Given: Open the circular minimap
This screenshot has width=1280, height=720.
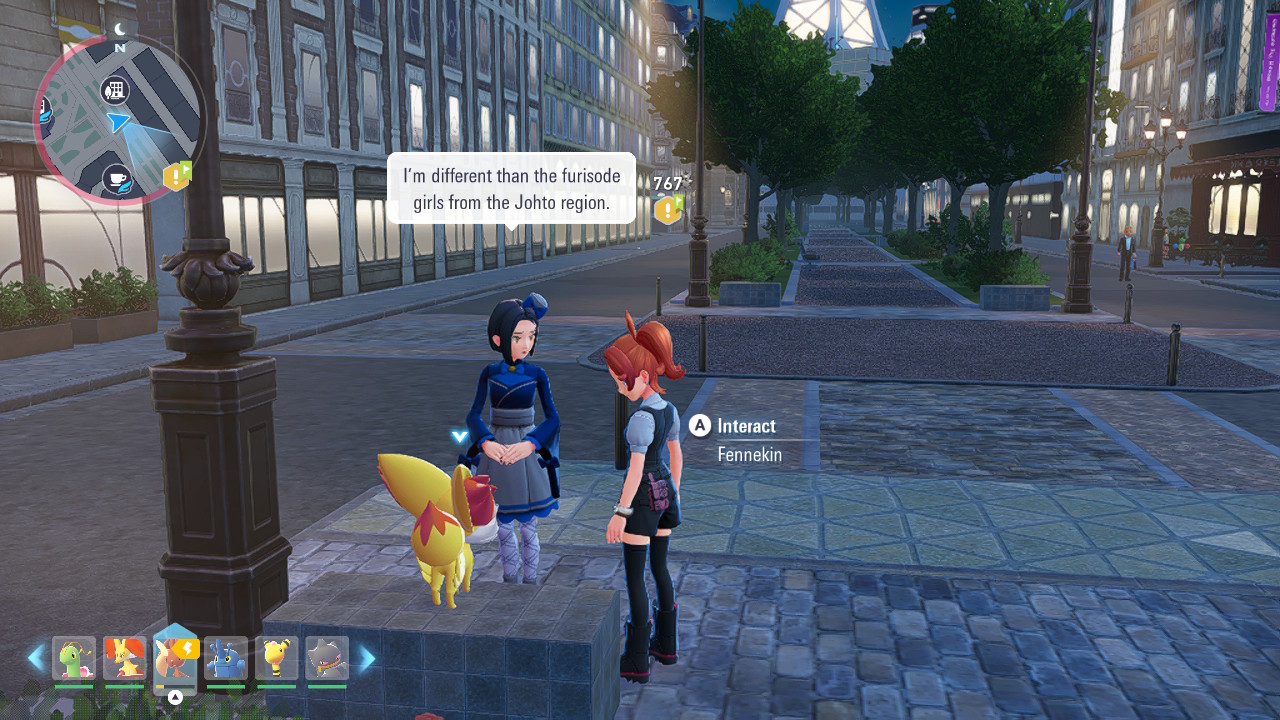Looking at the screenshot, I should (118, 120).
